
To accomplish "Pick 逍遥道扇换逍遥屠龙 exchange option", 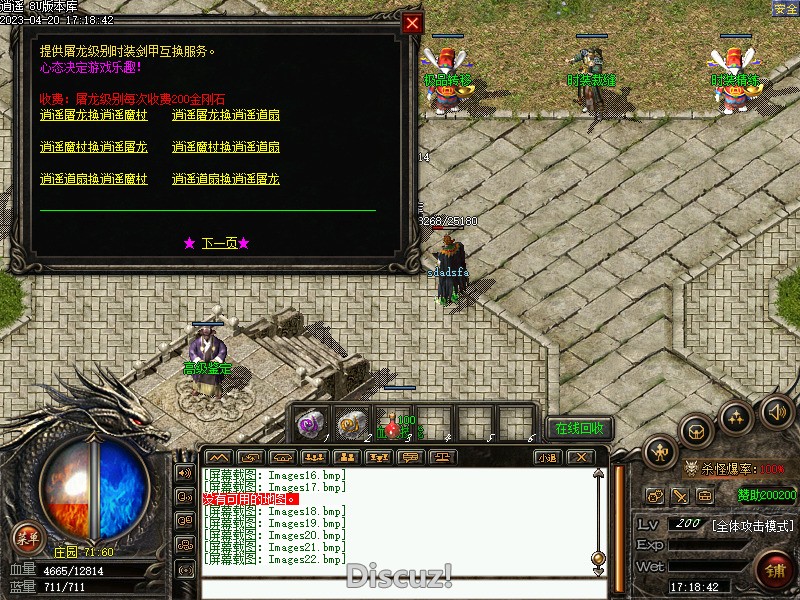I will coord(225,179).
